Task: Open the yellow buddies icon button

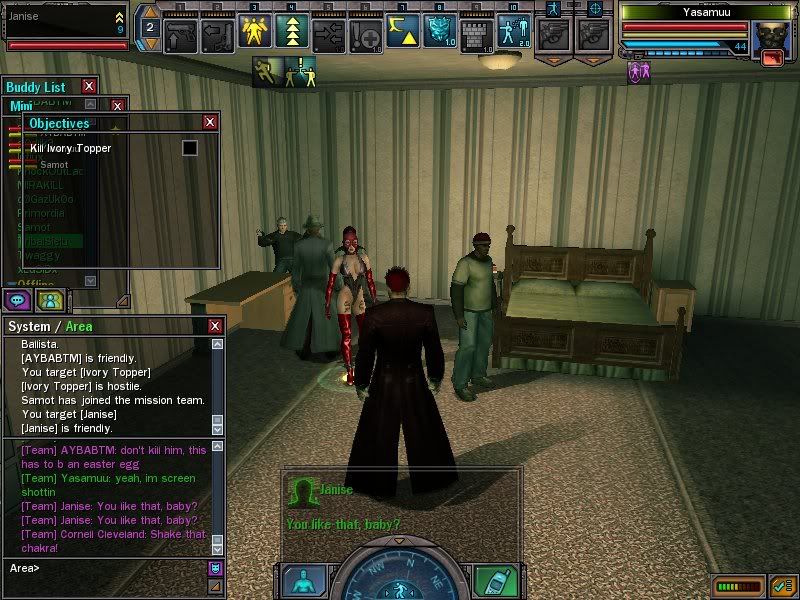Action: coord(50,299)
